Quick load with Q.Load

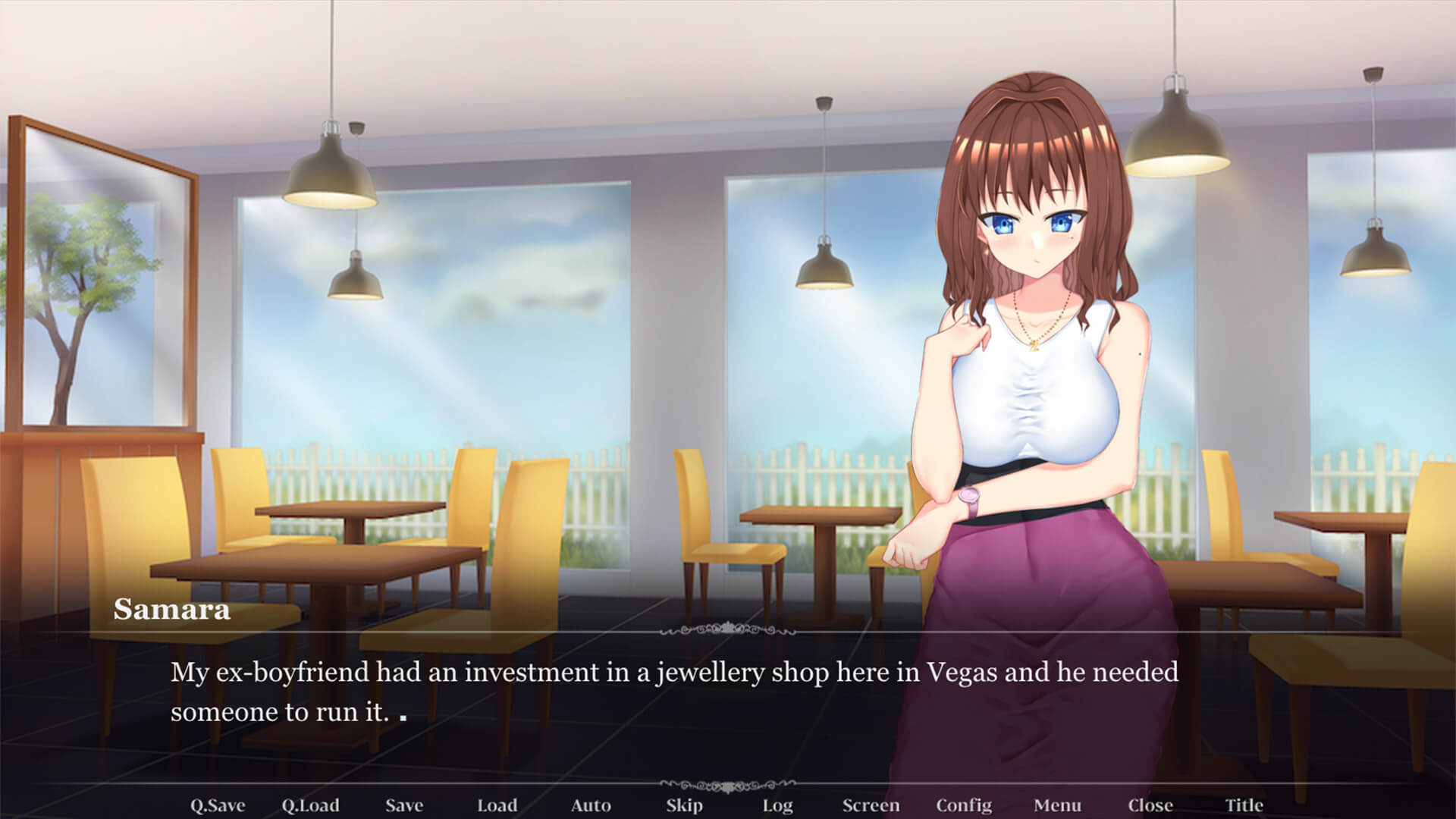tap(310, 805)
